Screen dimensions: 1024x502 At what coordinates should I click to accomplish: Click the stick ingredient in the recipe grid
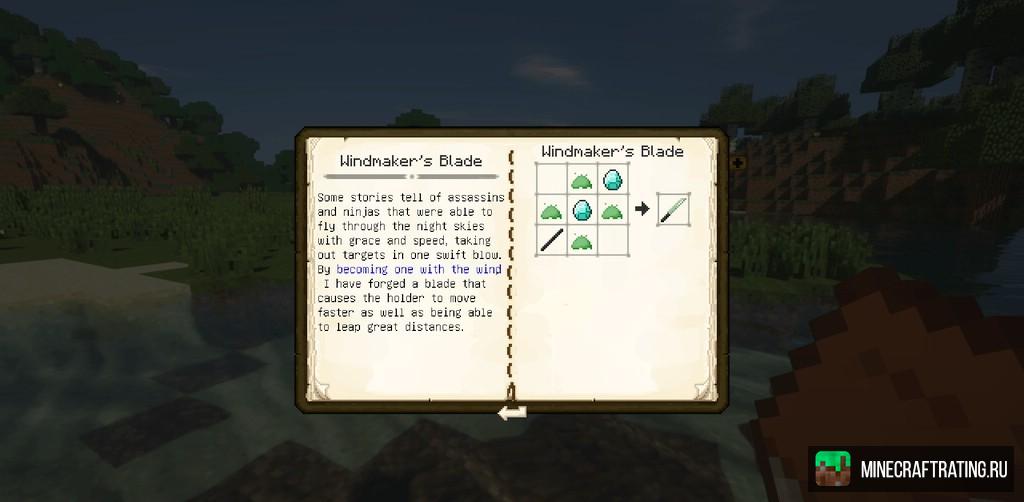click(x=551, y=240)
